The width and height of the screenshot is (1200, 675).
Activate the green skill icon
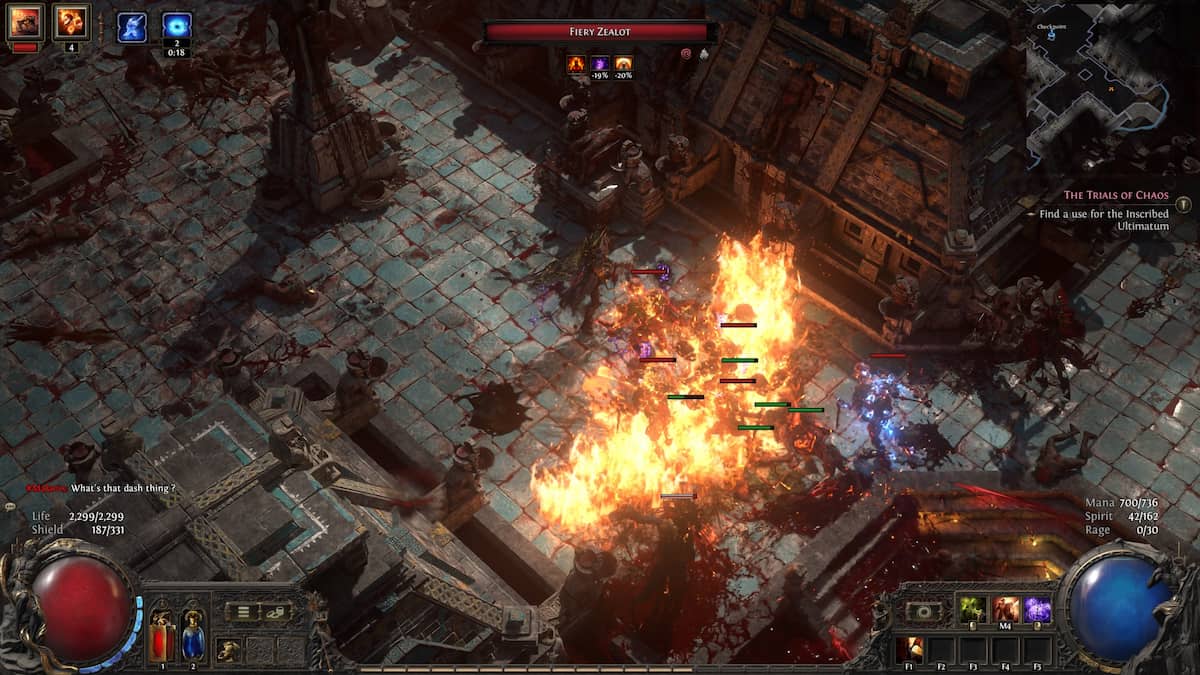point(973,610)
